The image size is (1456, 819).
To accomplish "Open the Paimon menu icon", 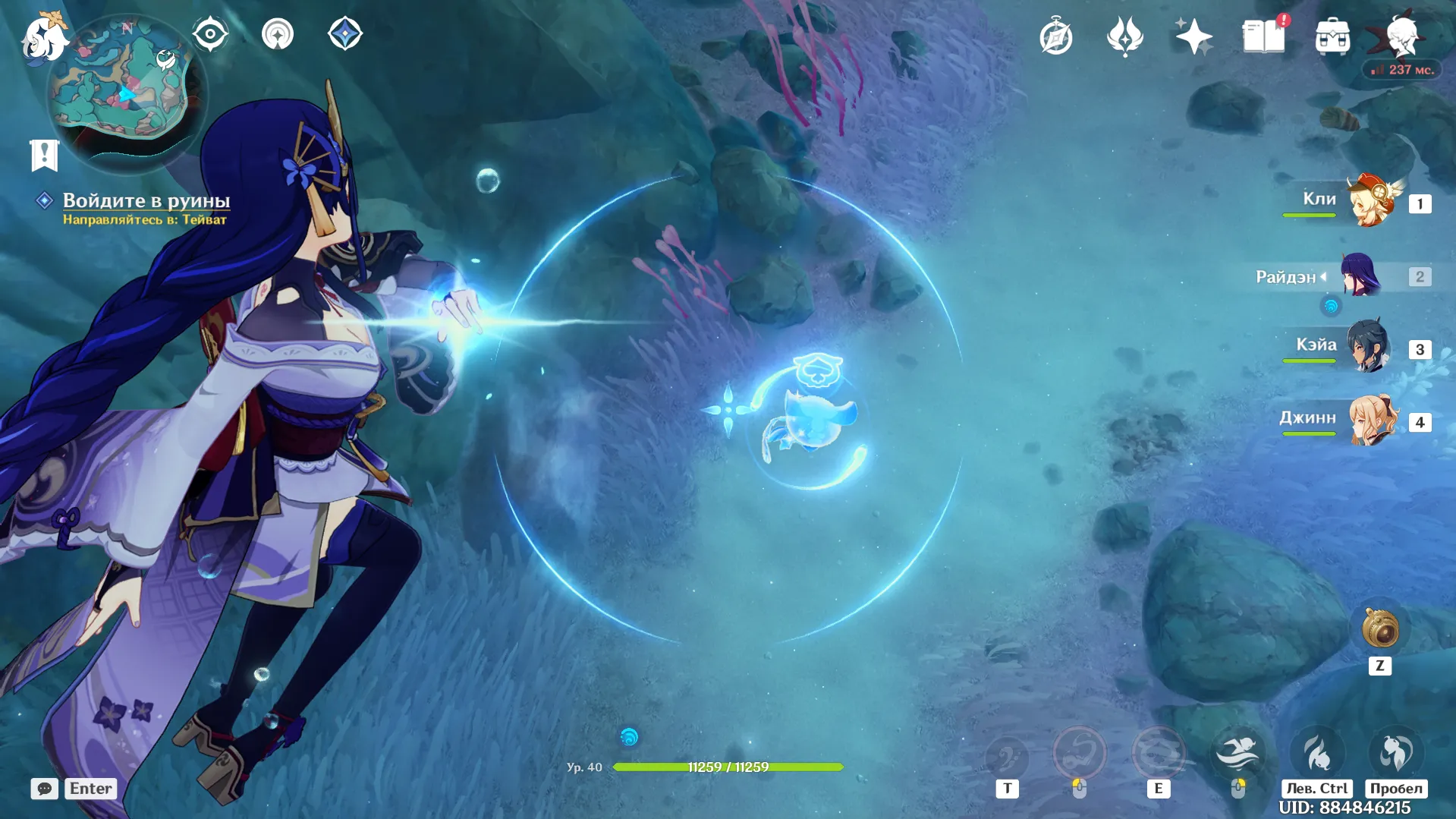I will (42, 38).
